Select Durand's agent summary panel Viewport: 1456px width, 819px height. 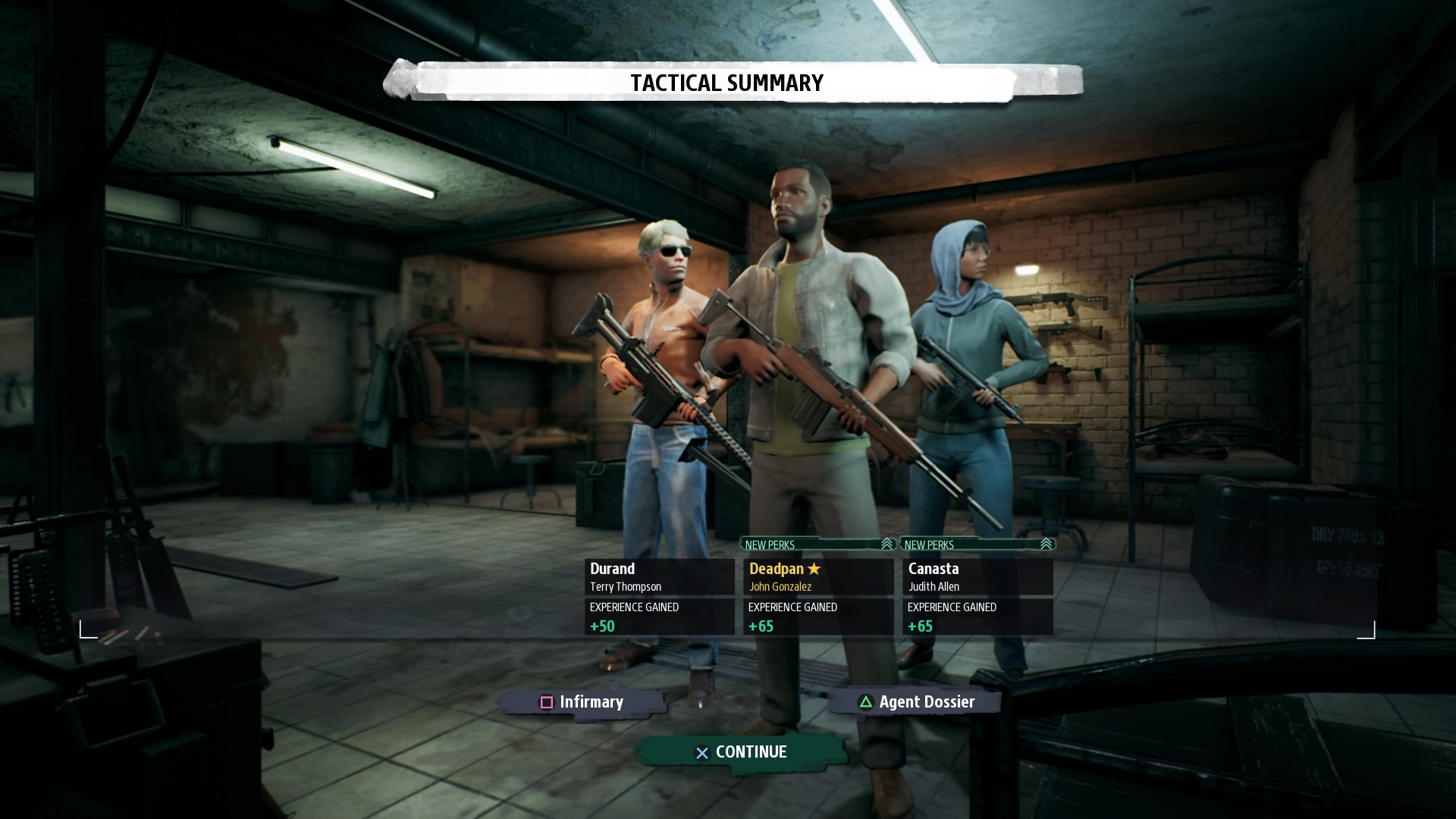(660, 596)
